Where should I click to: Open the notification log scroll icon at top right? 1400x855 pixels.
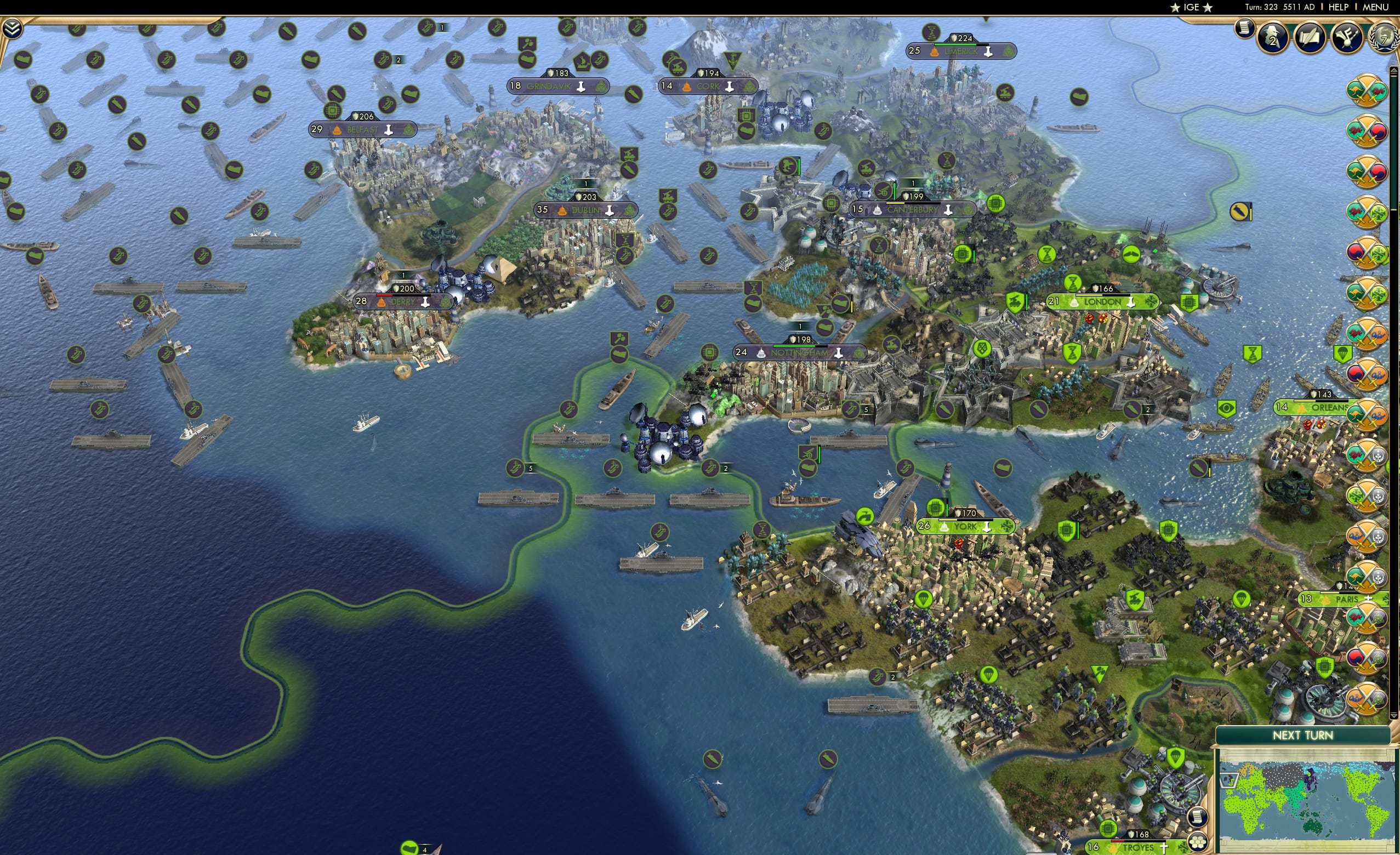1245,30
